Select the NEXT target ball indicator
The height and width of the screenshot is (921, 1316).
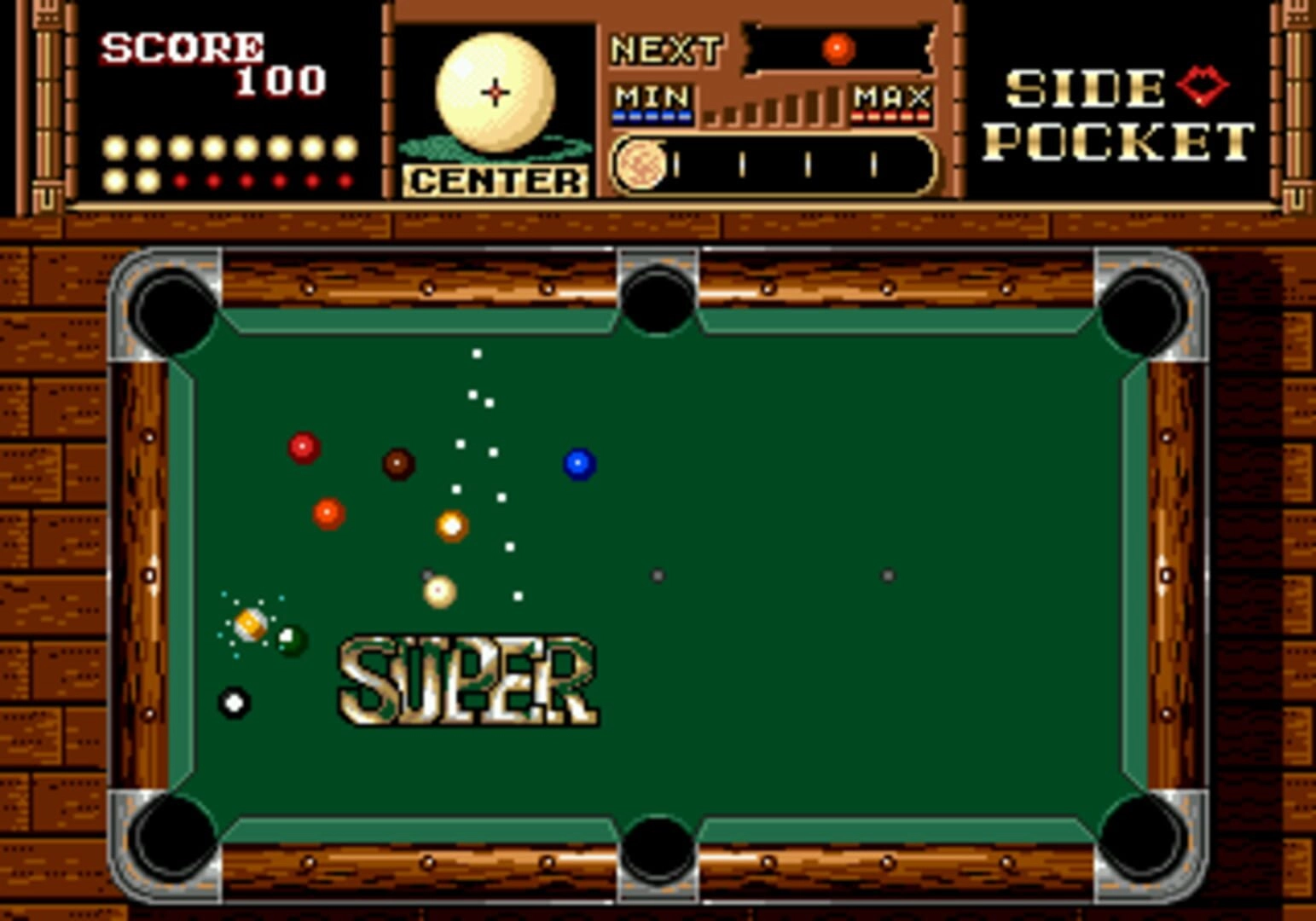coord(838,49)
